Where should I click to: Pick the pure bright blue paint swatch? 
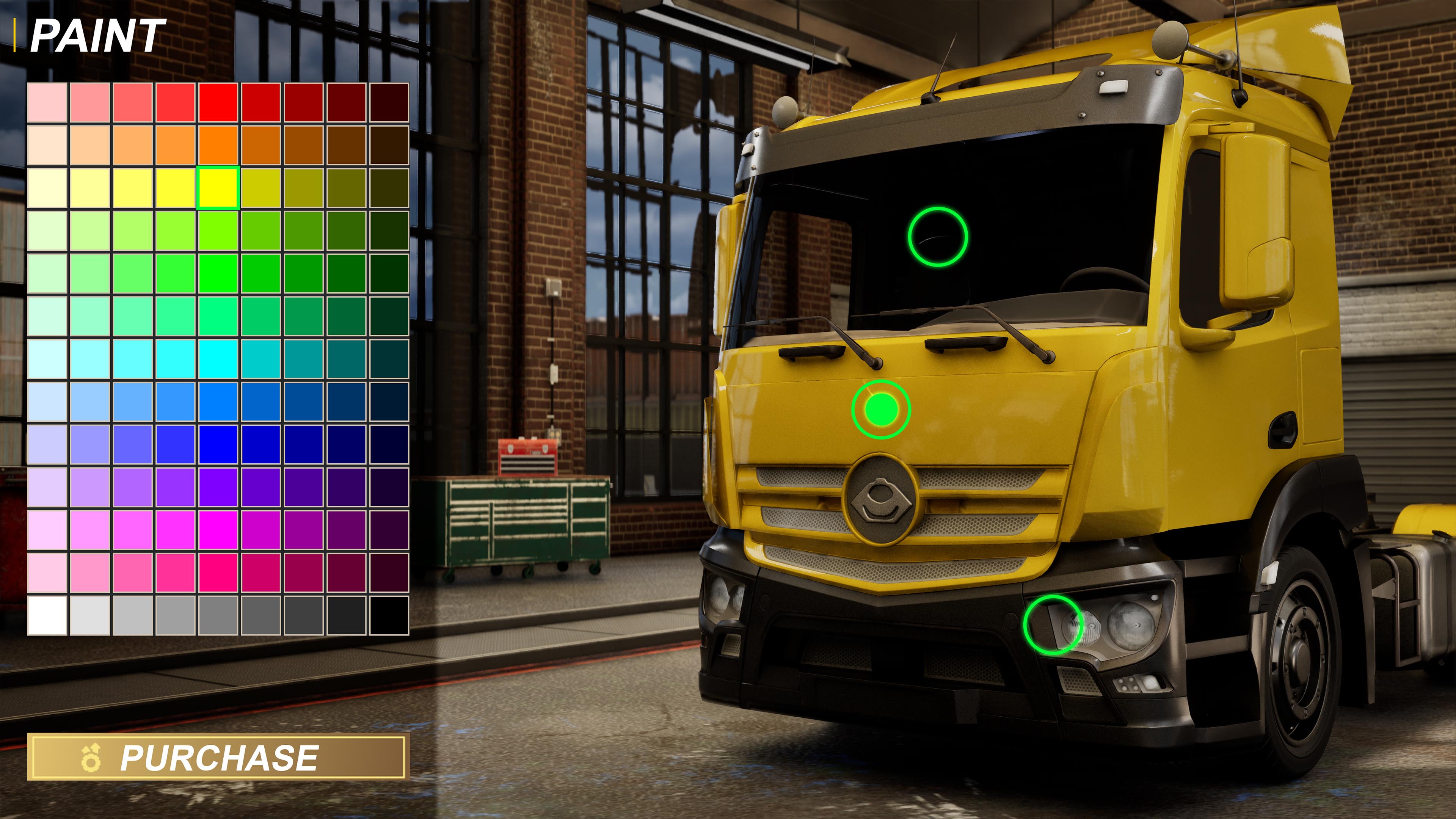(218, 444)
